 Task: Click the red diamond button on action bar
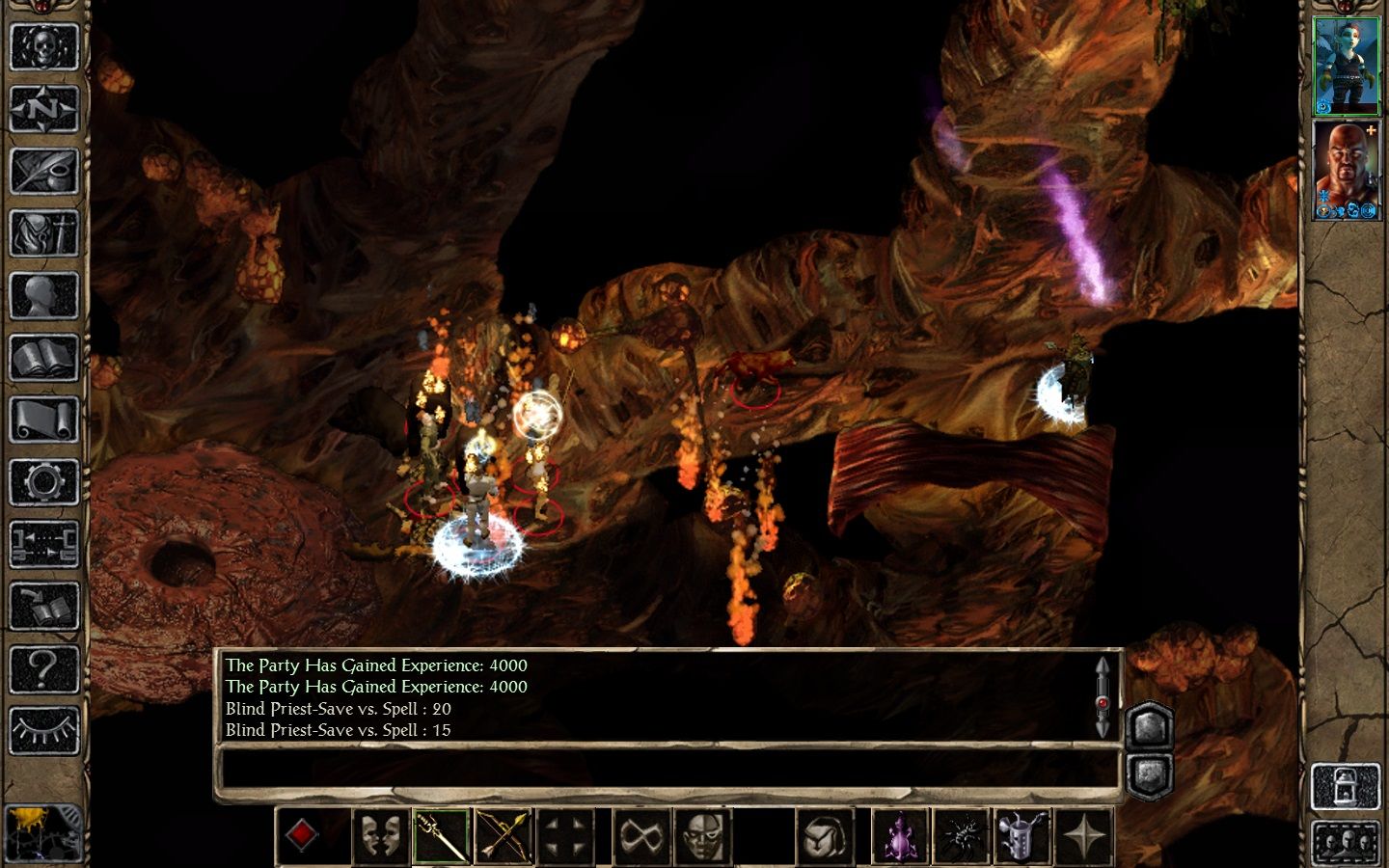pos(301,835)
